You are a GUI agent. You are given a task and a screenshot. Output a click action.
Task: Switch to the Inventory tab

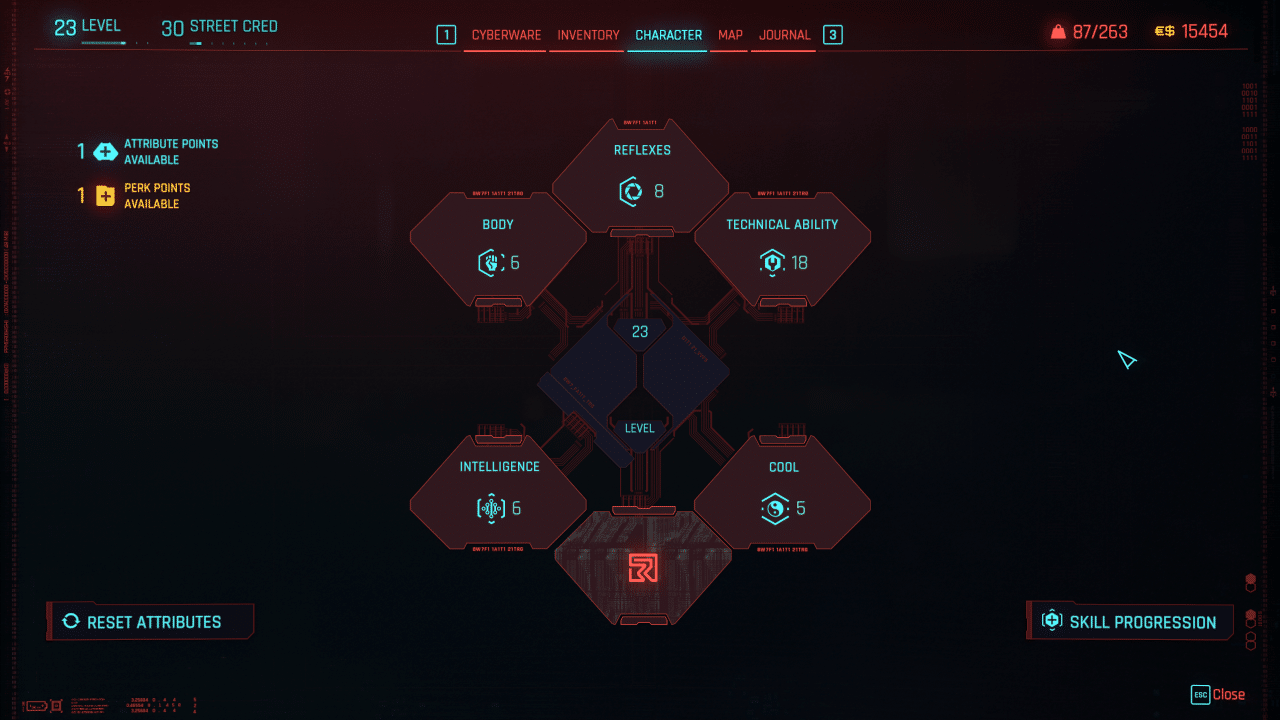587,34
